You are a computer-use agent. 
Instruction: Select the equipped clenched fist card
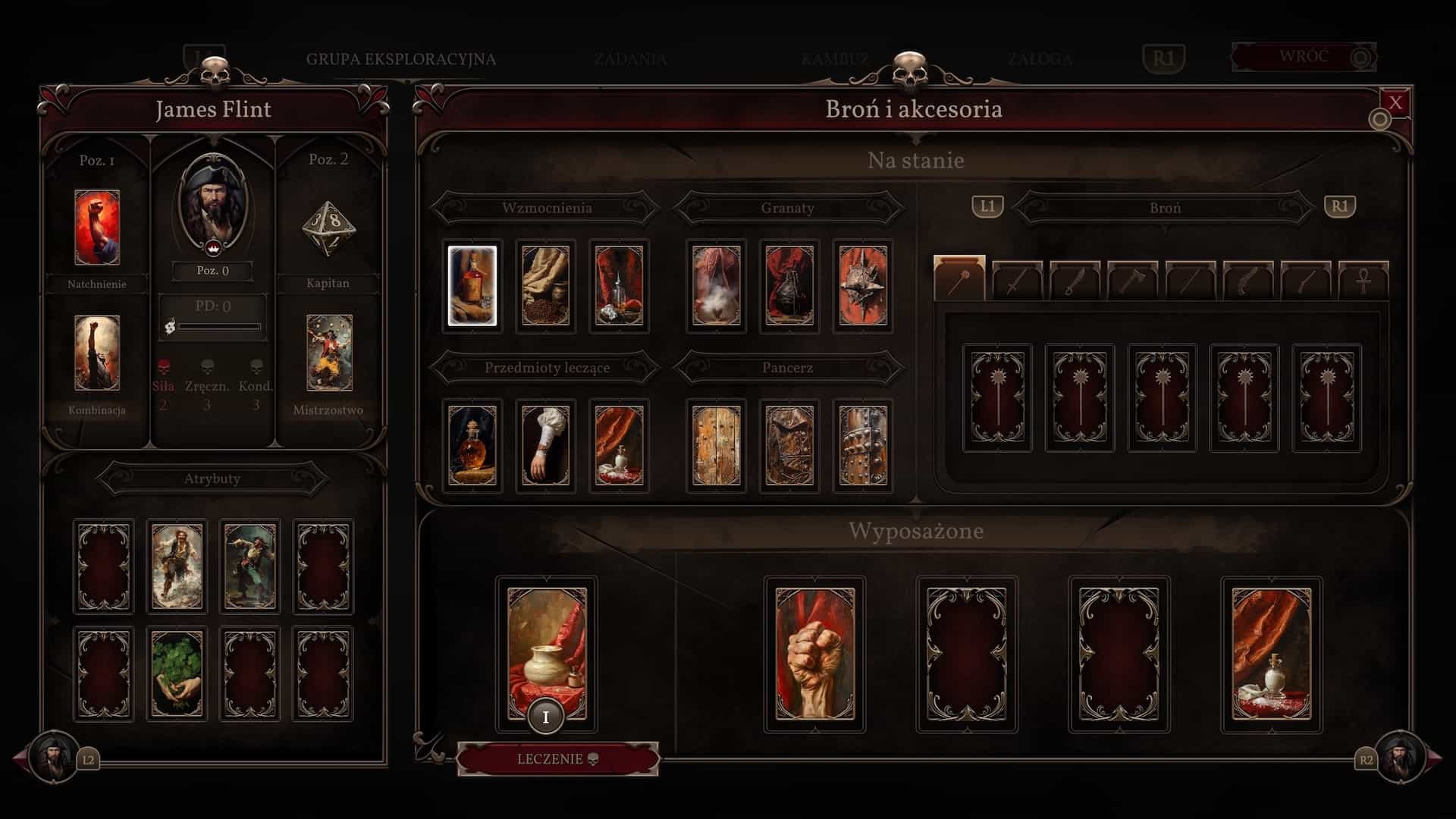(x=814, y=654)
